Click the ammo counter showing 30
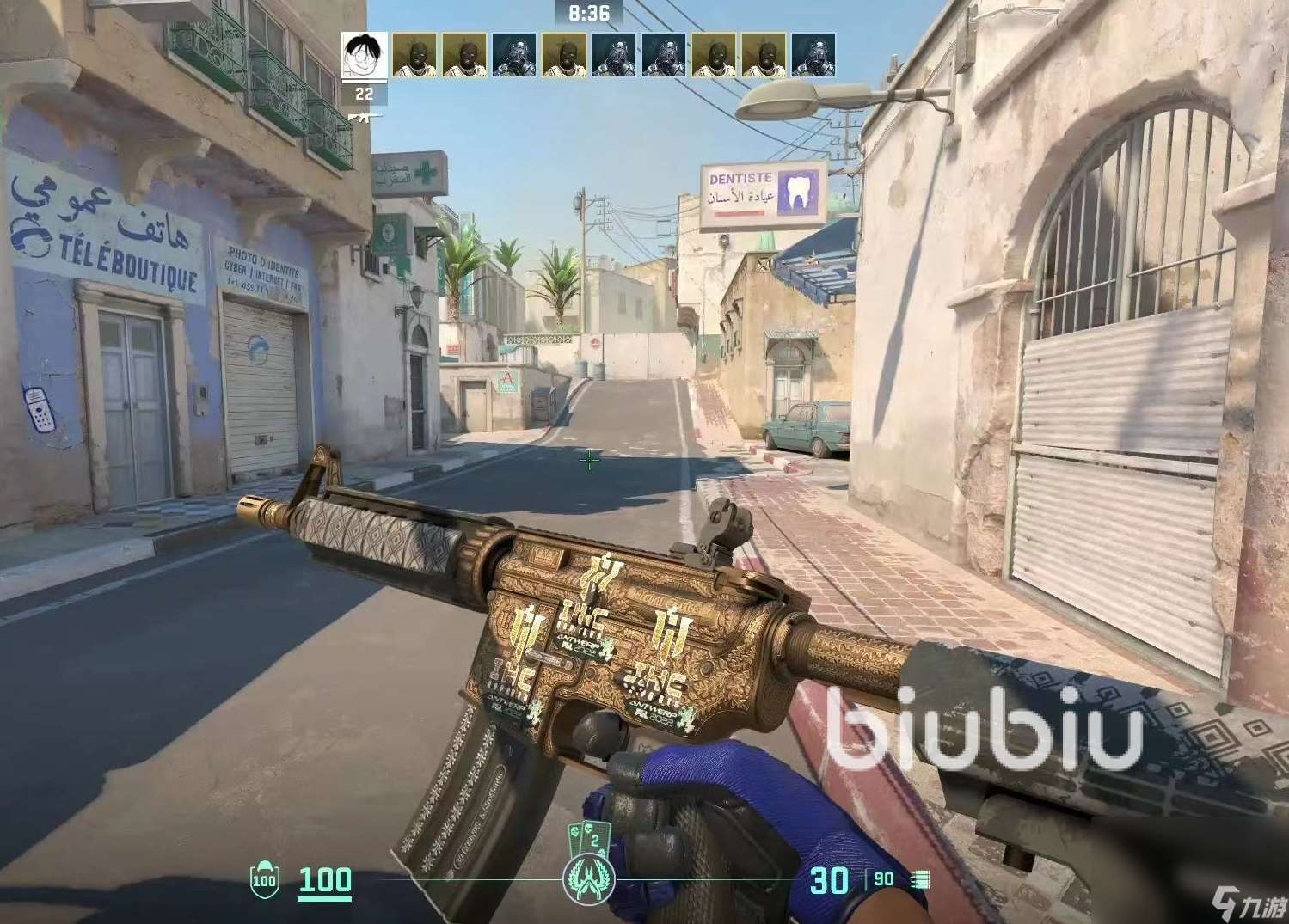 click(829, 880)
